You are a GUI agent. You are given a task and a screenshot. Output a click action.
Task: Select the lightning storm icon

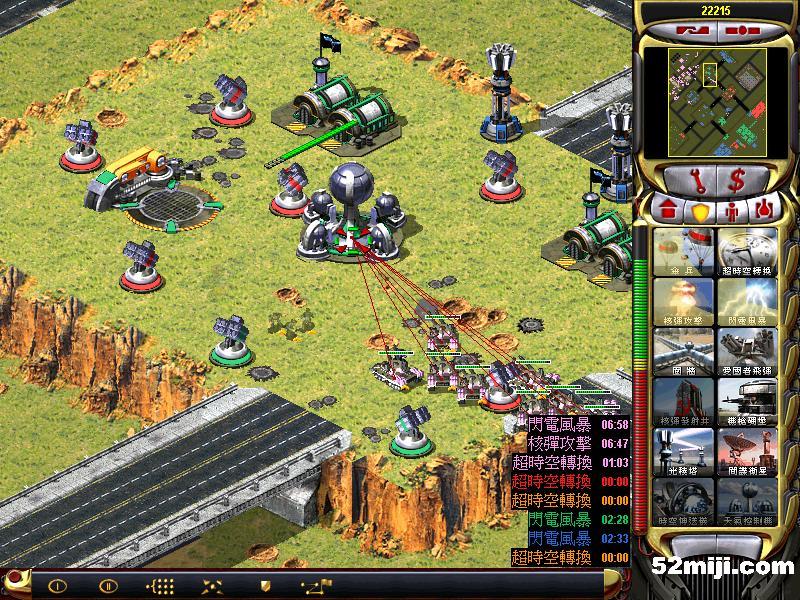click(x=745, y=301)
